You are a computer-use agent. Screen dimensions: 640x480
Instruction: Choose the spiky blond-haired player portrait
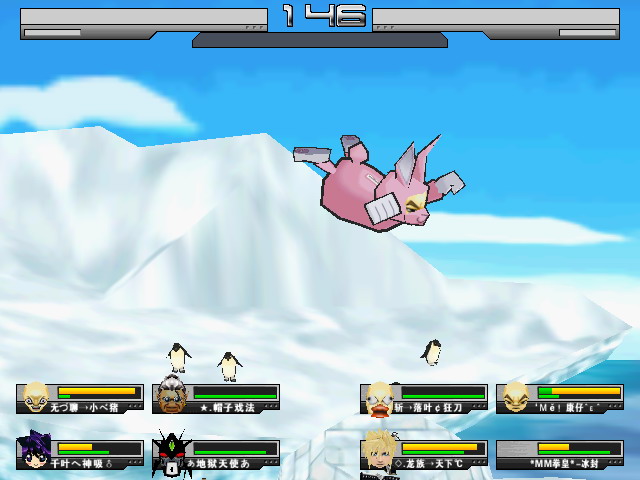[380, 452]
